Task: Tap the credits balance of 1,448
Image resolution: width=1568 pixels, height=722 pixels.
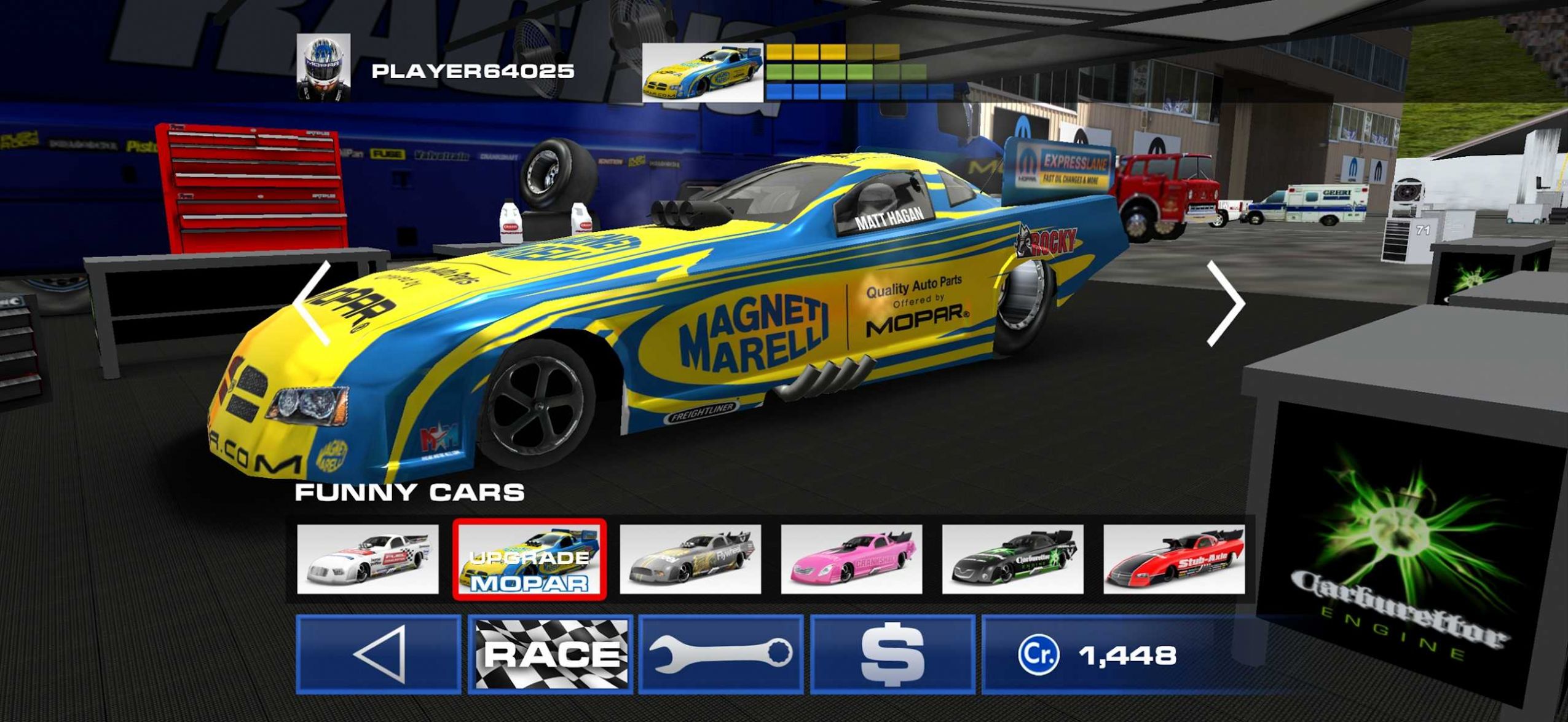Action: point(1097,654)
